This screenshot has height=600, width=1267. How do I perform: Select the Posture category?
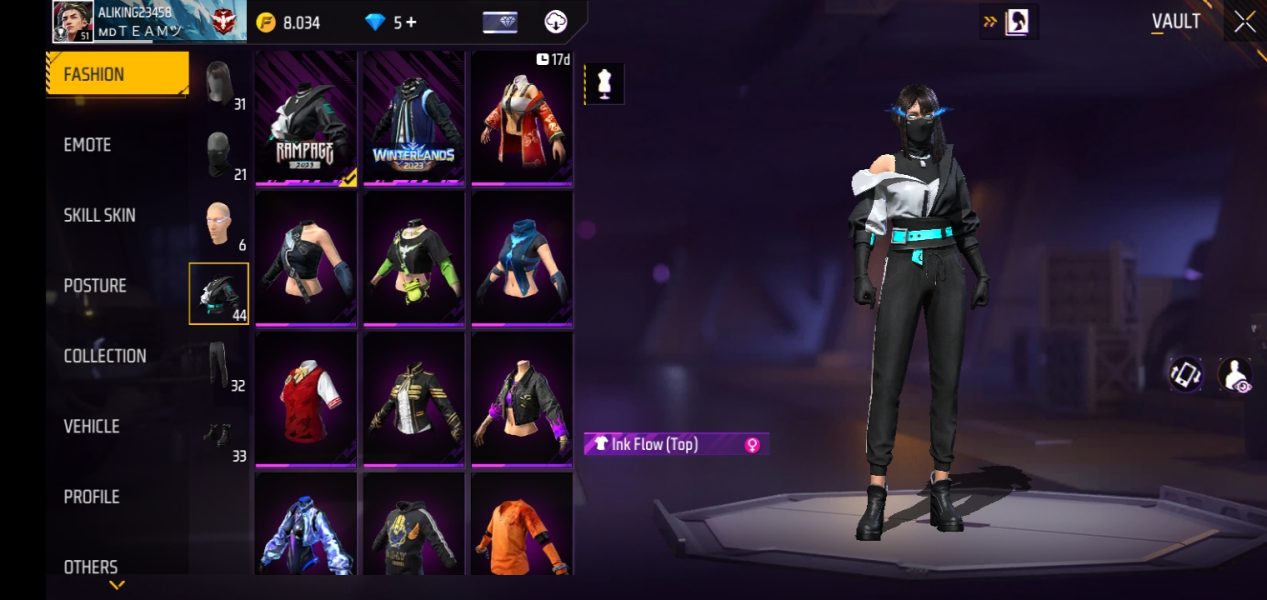click(x=95, y=286)
